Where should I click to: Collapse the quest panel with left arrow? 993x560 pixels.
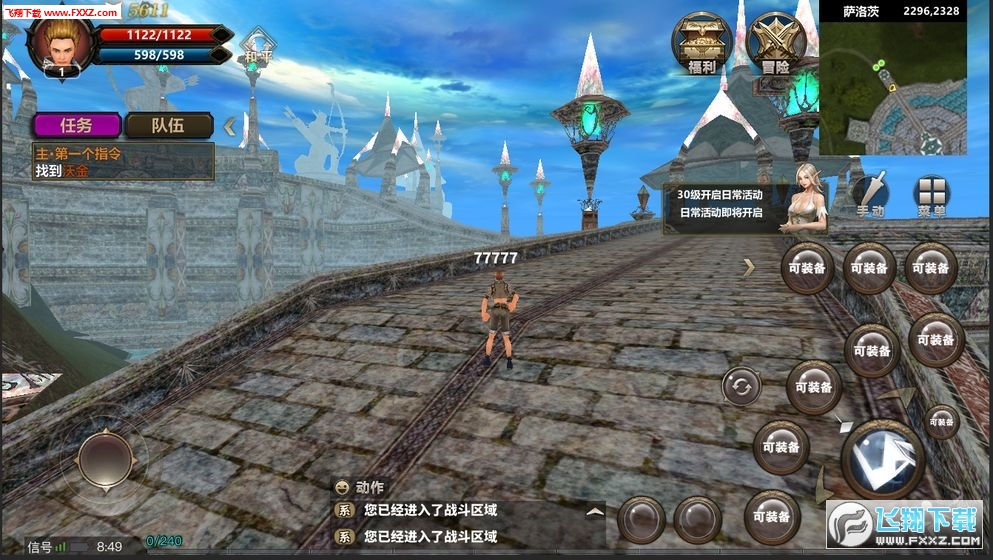coord(230,126)
